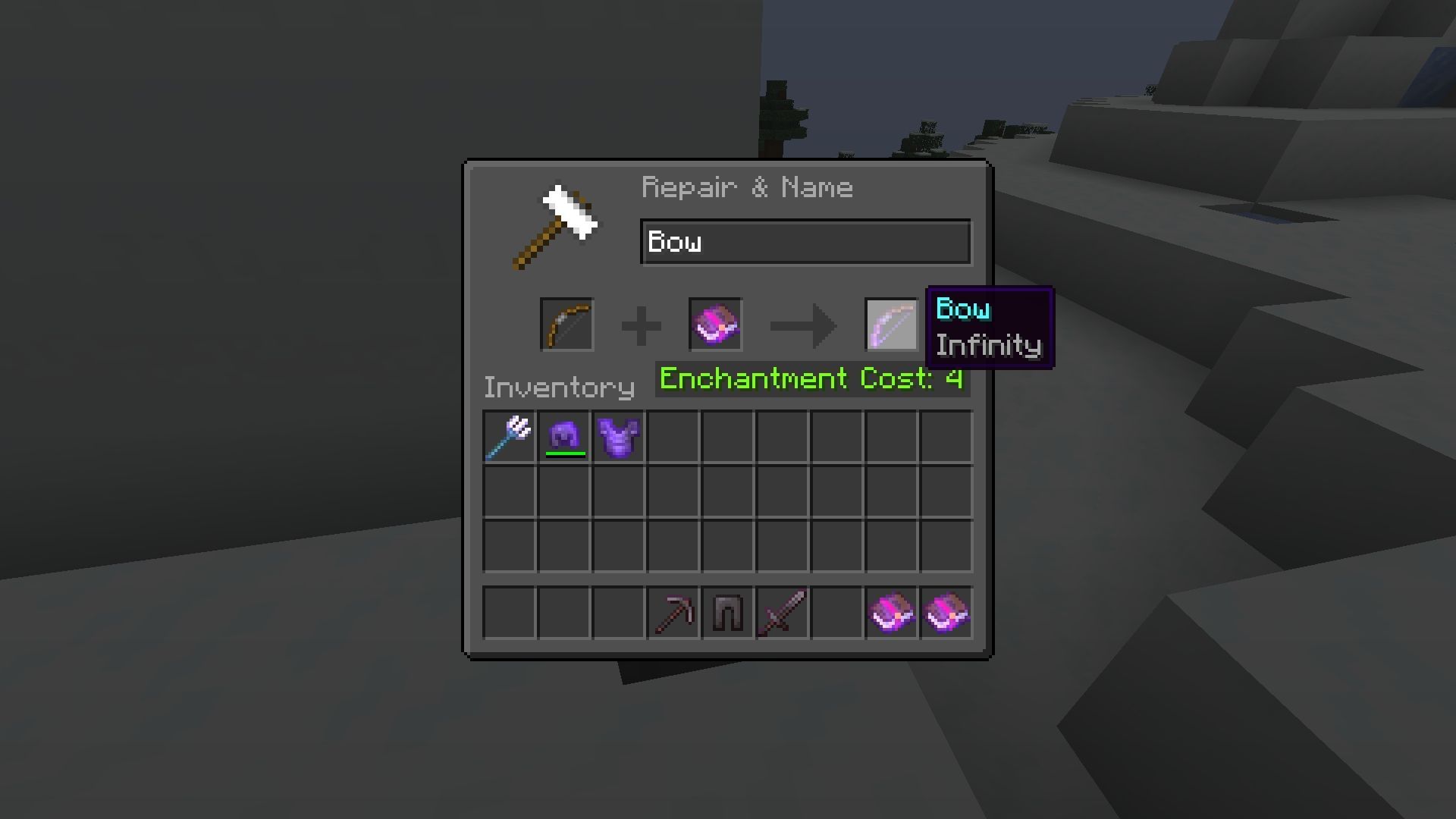Select the bow in the anvil input slot
The height and width of the screenshot is (819, 1456).
click(566, 325)
